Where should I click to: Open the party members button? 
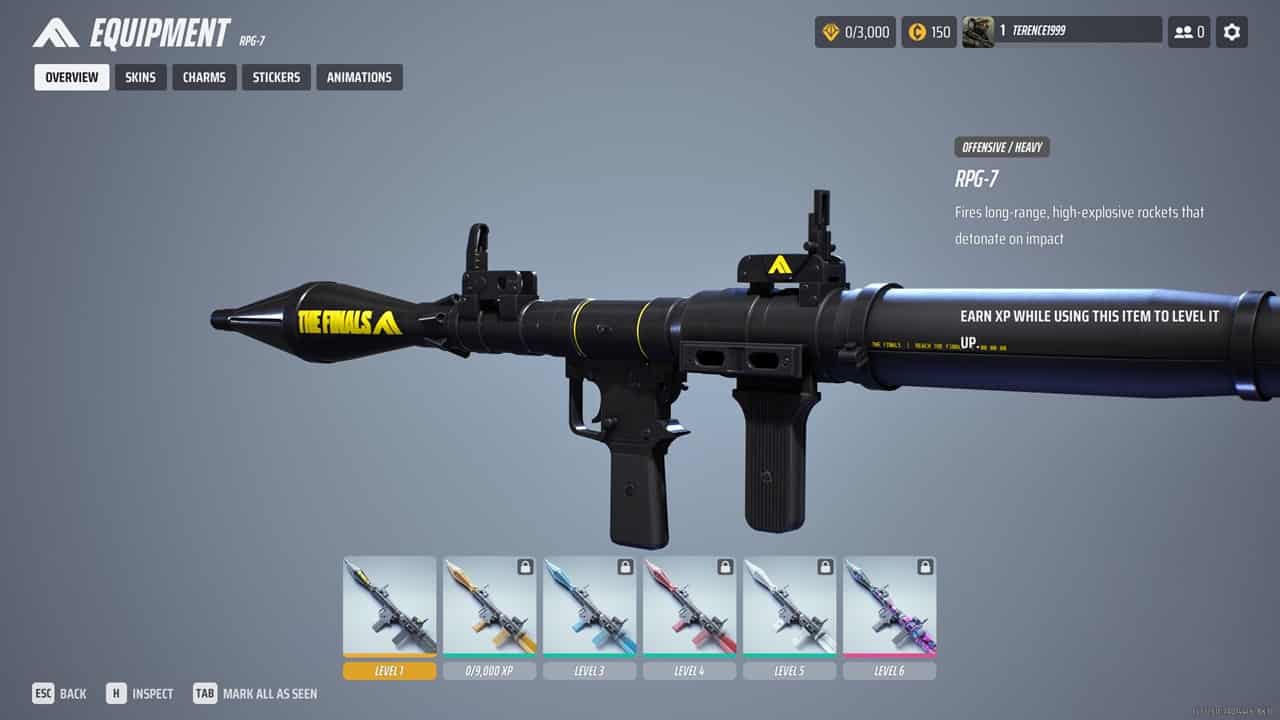(1189, 32)
